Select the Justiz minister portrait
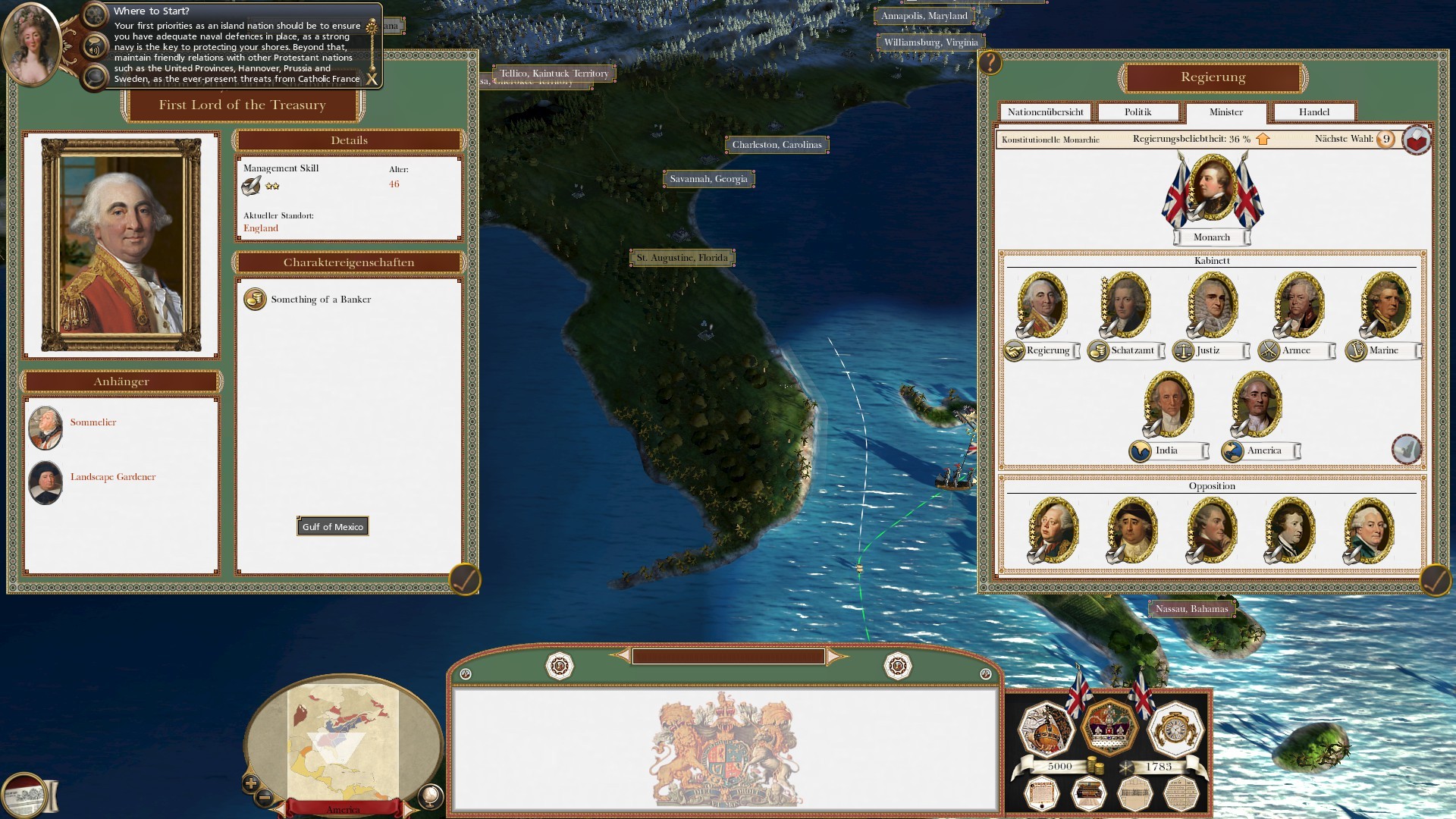Viewport: 1456px width, 819px height. [1212, 305]
